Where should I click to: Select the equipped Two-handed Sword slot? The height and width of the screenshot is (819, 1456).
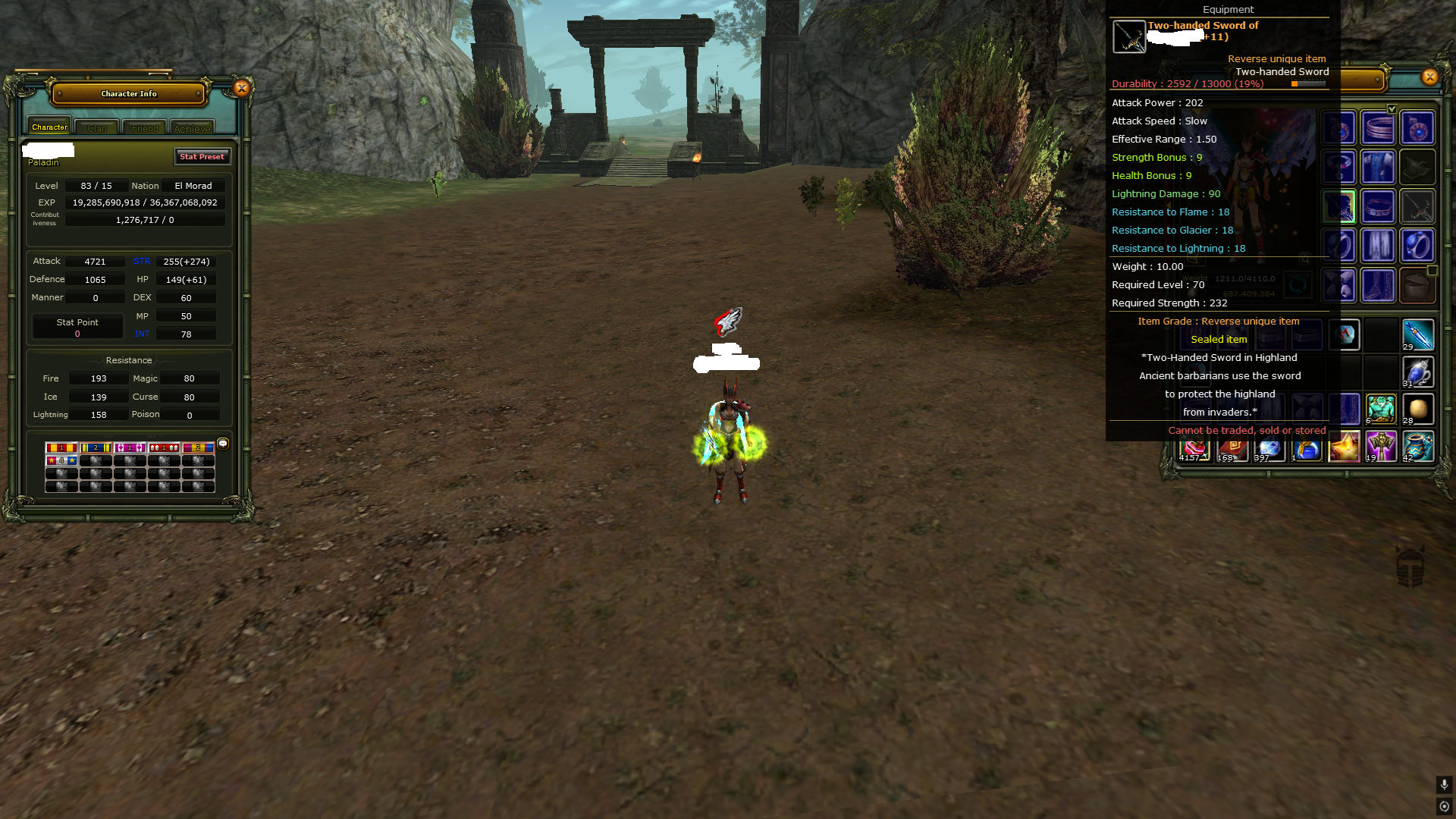[1339, 206]
